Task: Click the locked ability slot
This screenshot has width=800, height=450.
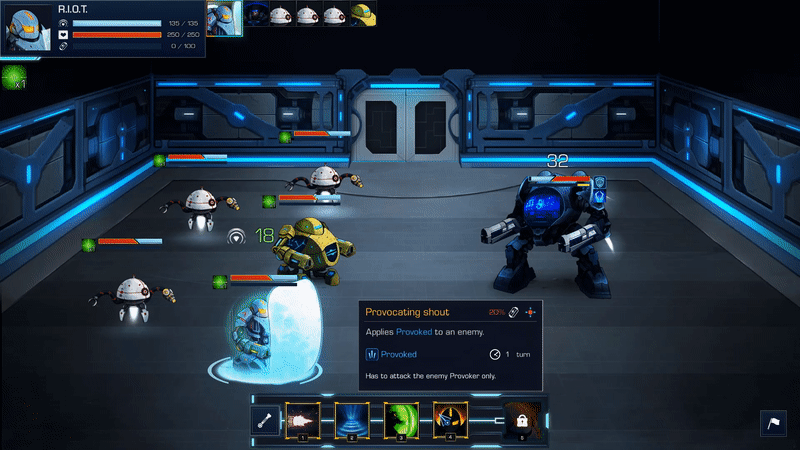Action: [x=520, y=422]
